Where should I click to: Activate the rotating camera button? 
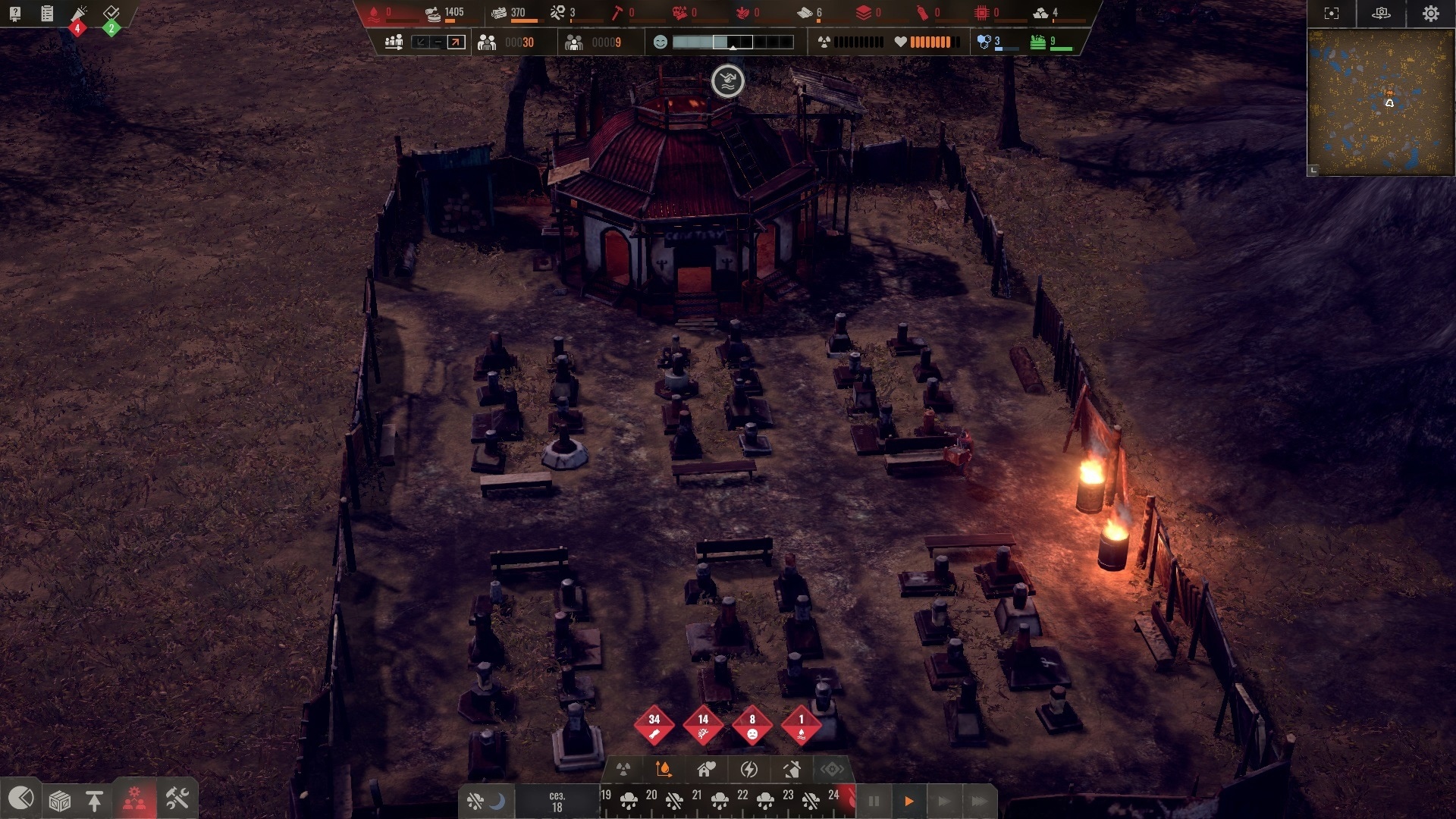1381,14
